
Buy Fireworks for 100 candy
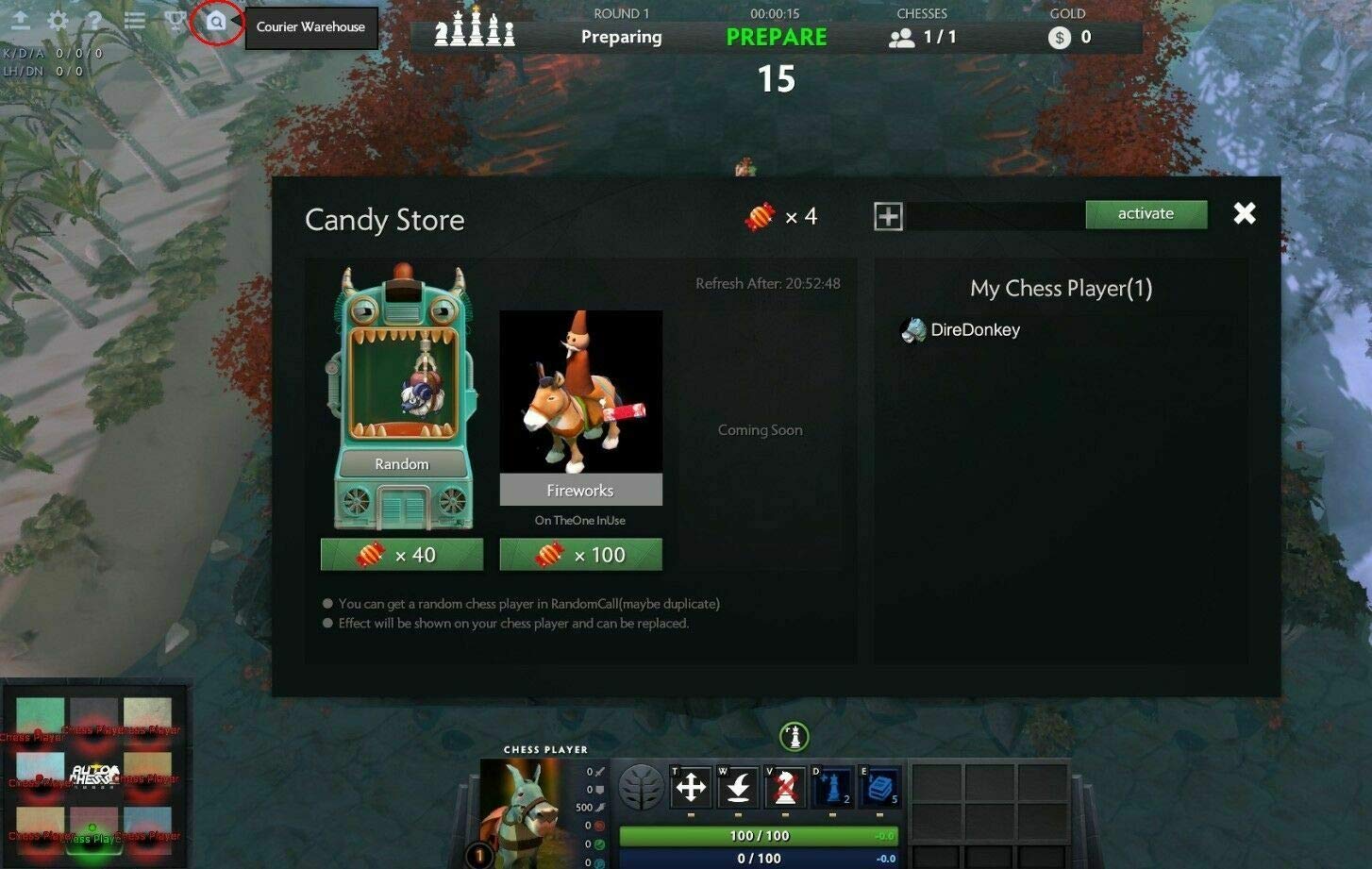[580, 555]
